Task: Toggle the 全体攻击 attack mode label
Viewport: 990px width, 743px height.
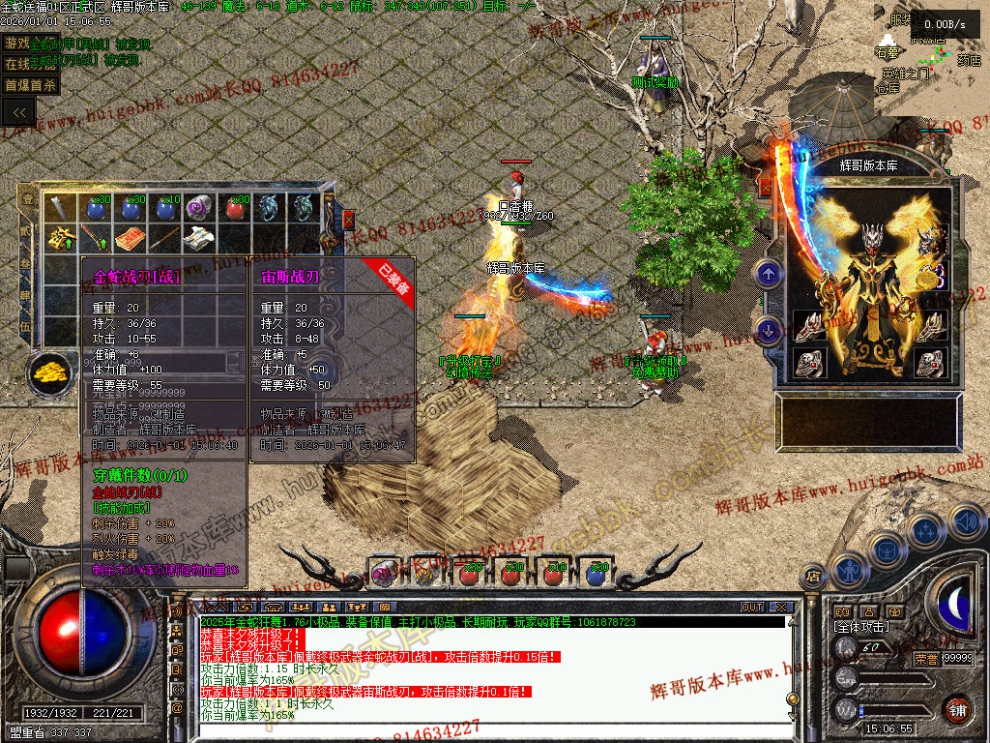Action: [x=861, y=626]
